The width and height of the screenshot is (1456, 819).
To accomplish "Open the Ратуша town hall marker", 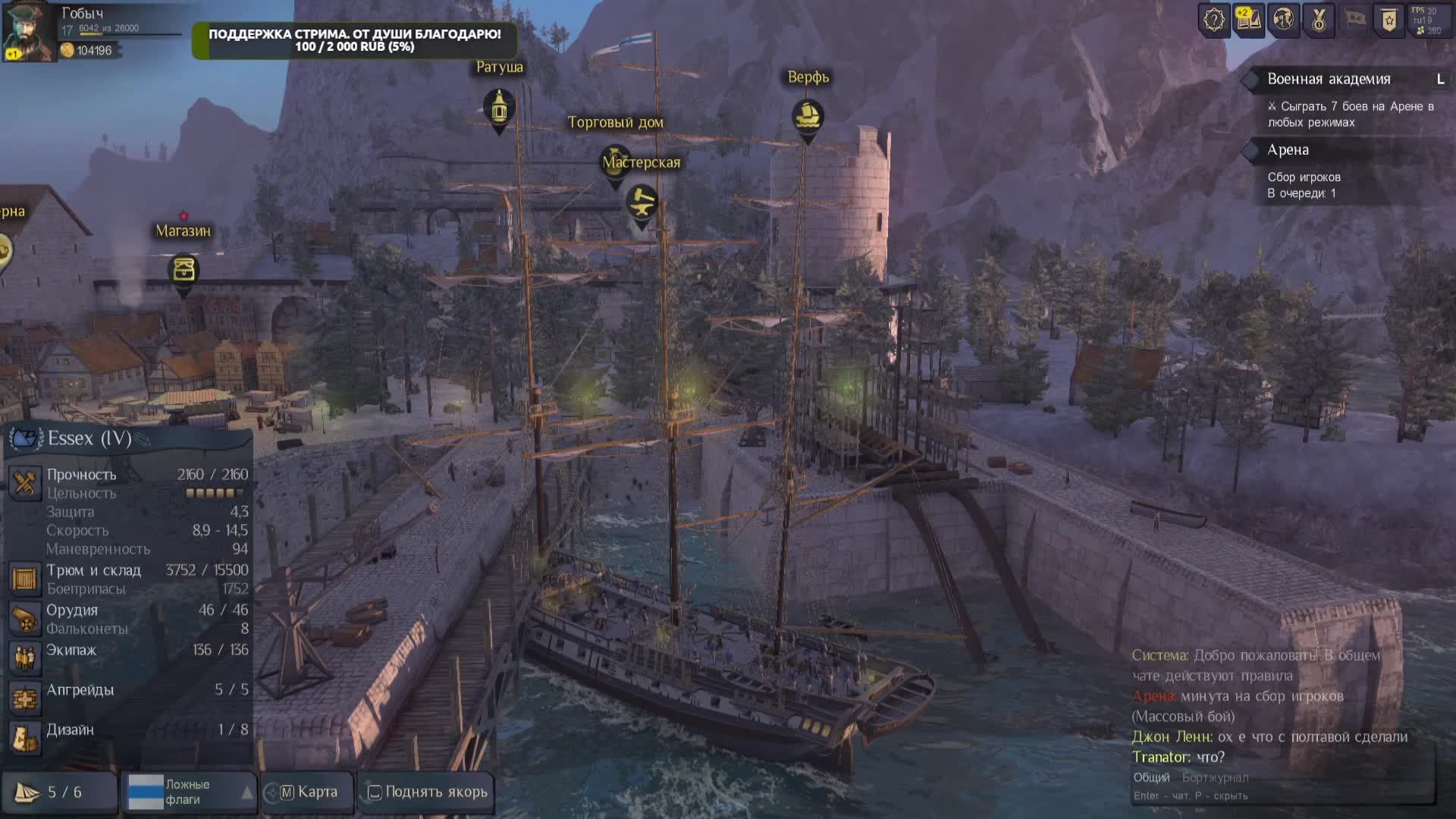I will coord(499,108).
